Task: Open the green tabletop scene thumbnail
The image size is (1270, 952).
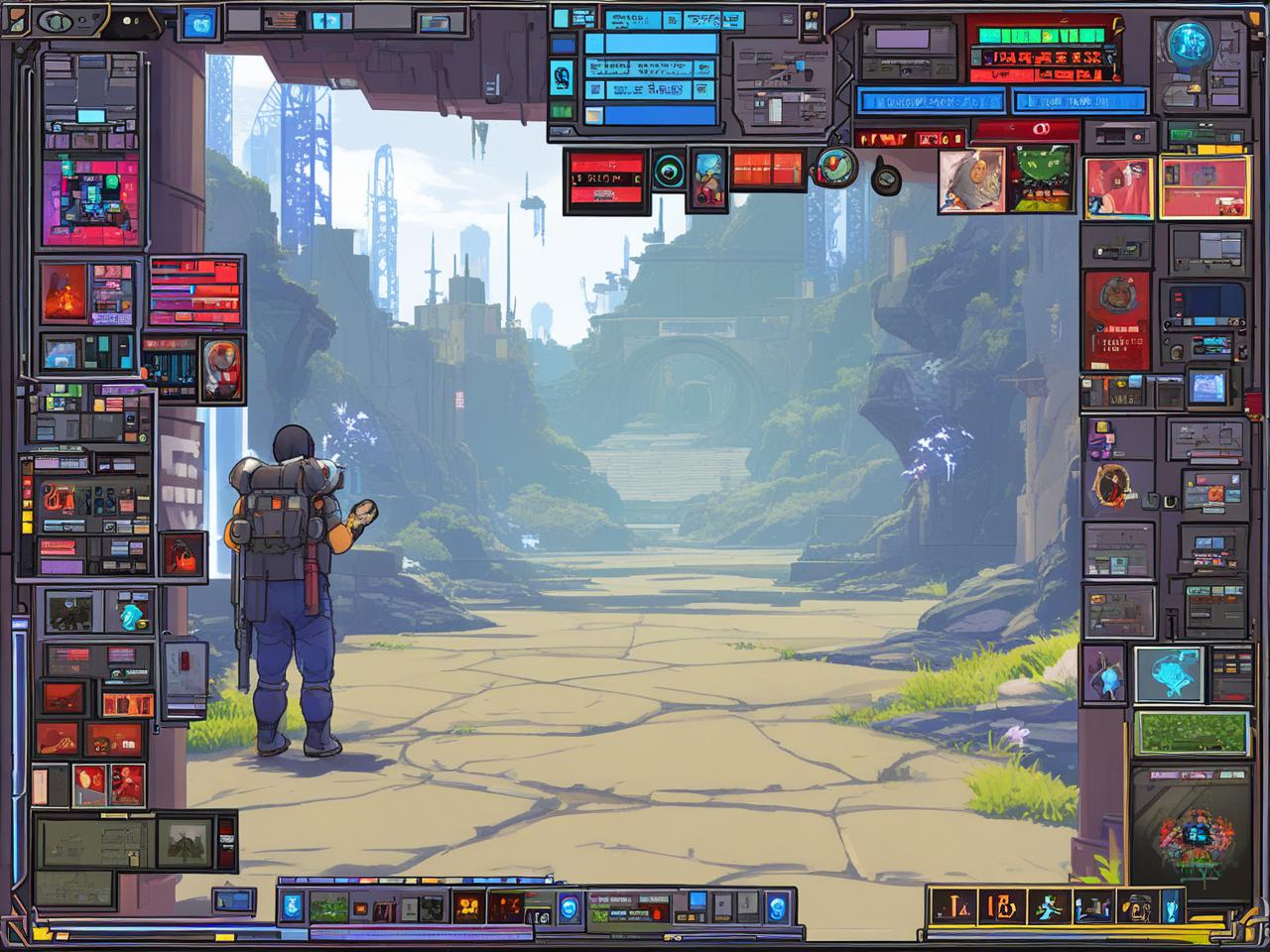Action: click(x=1041, y=179)
